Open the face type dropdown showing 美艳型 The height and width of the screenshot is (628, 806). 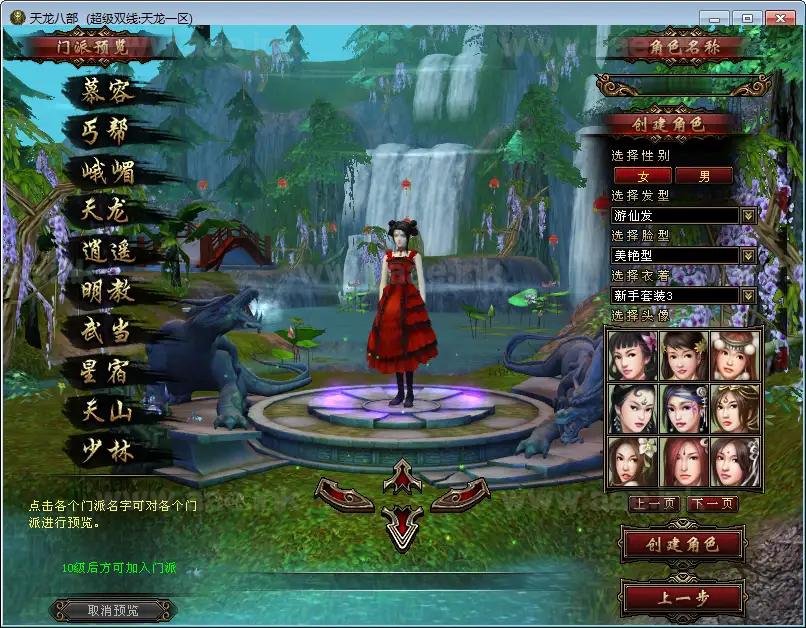[x=747, y=256]
